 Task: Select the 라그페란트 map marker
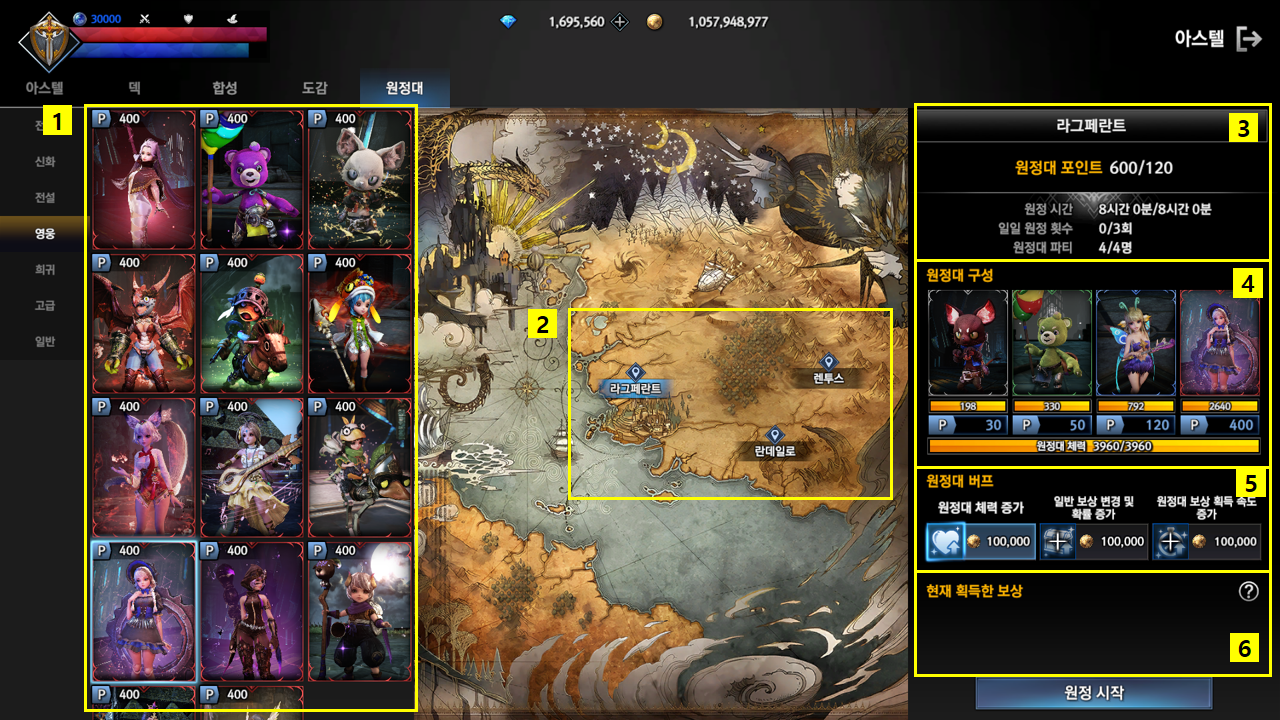(x=634, y=373)
